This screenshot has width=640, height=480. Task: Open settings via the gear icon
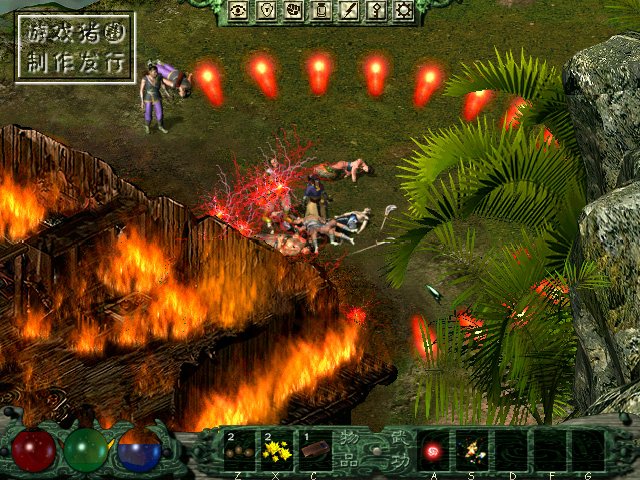tap(404, 11)
